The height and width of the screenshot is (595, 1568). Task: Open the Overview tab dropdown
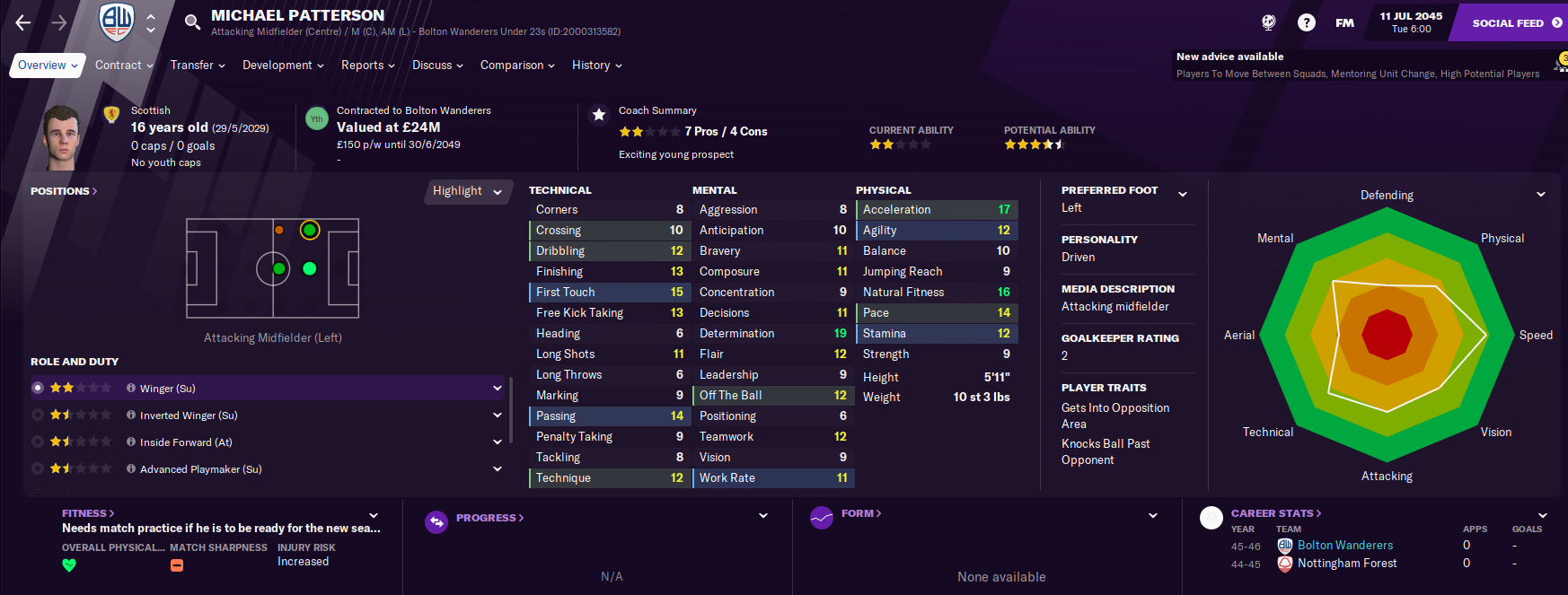pos(48,66)
